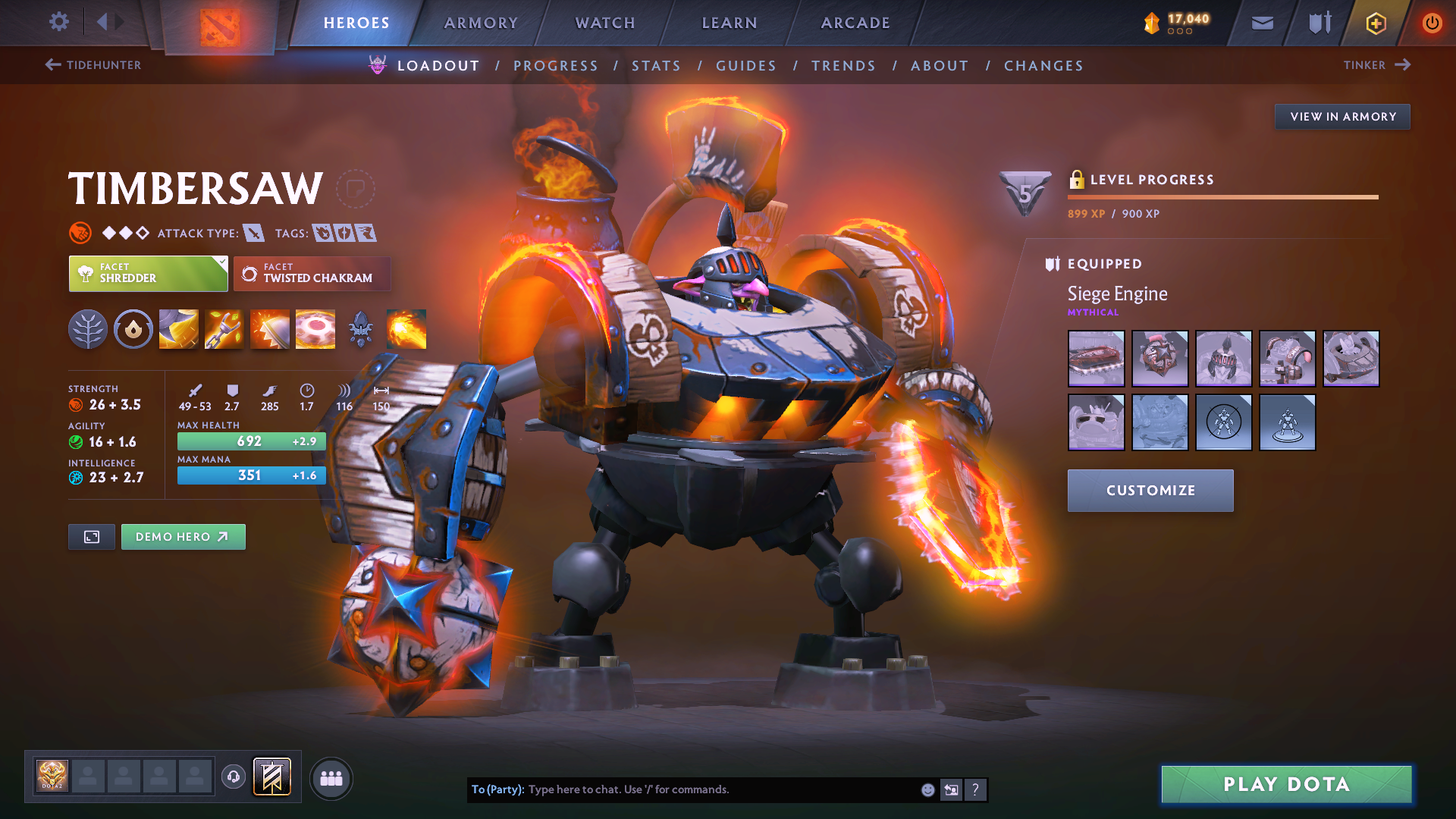Image resolution: width=1456 pixels, height=819 pixels.
Task: Click the power exit icon
Action: pyautogui.click(x=1432, y=23)
